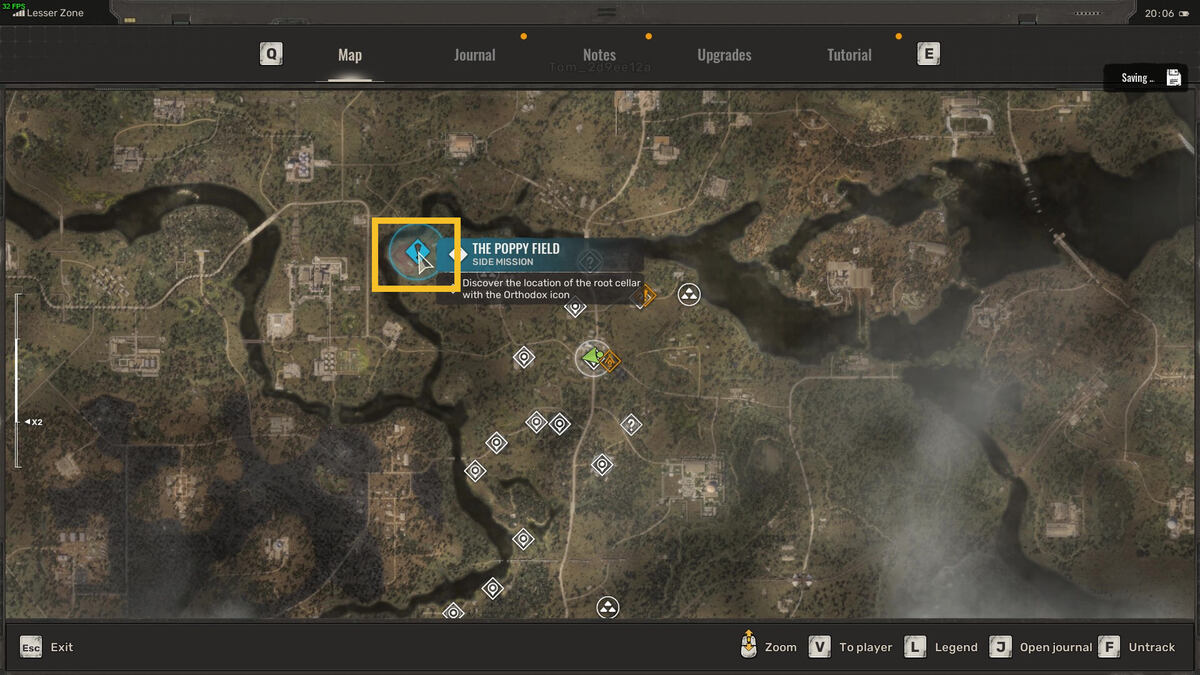Viewport: 1200px width, 675px height.
Task: Click the green player position marker
Action: (x=592, y=357)
